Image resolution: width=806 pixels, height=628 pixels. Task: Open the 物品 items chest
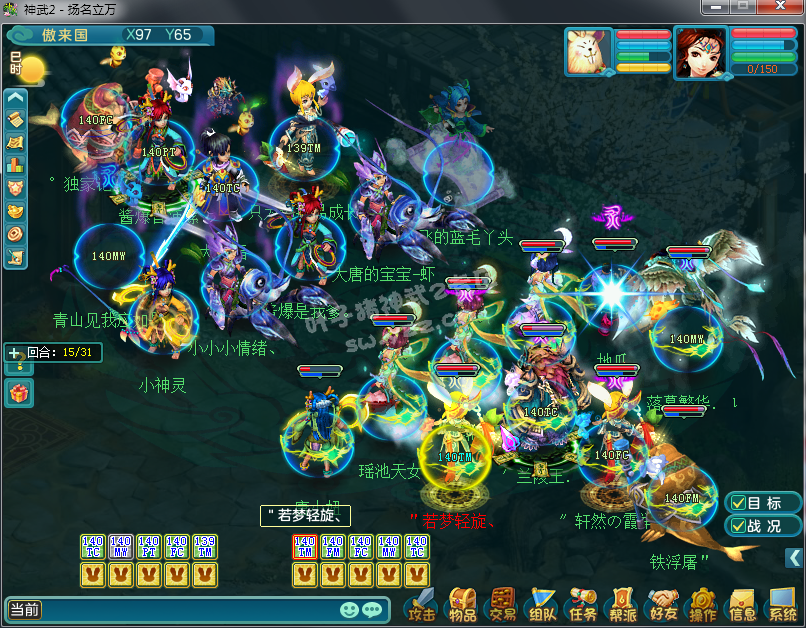click(462, 605)
